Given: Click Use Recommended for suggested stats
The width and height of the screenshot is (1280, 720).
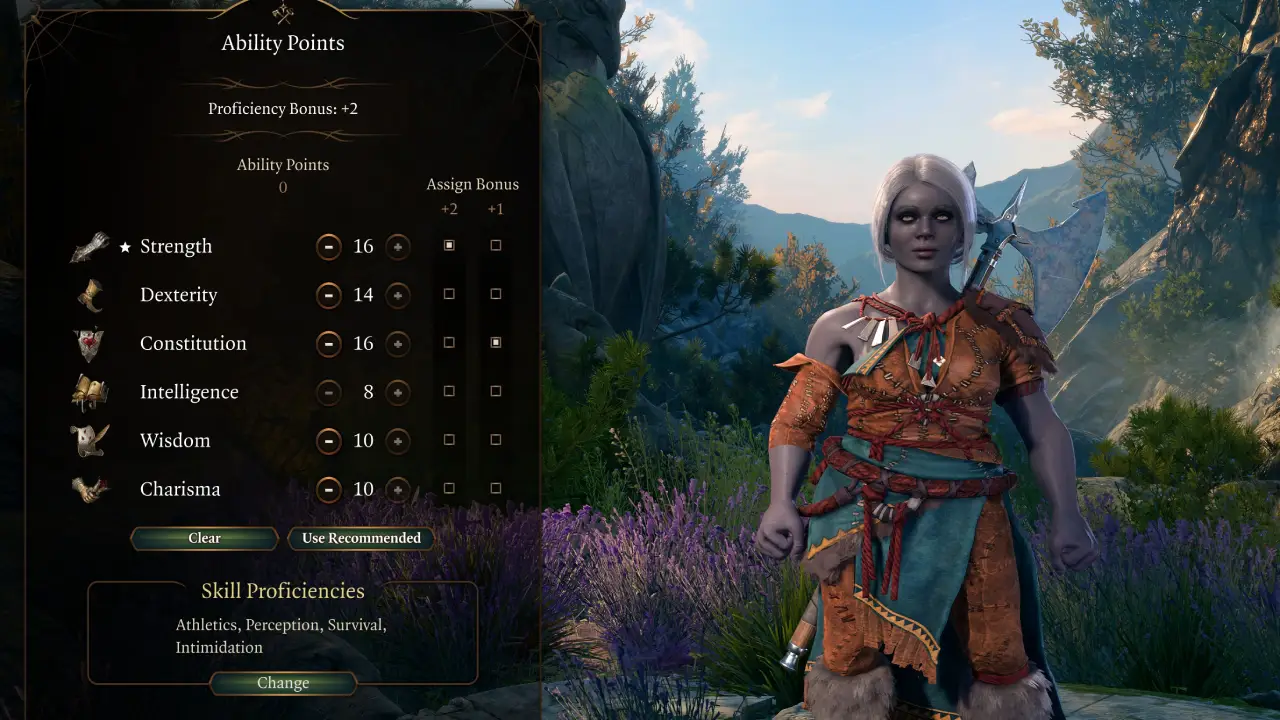Looking at the screenshot, I should (x=361, y=538).
